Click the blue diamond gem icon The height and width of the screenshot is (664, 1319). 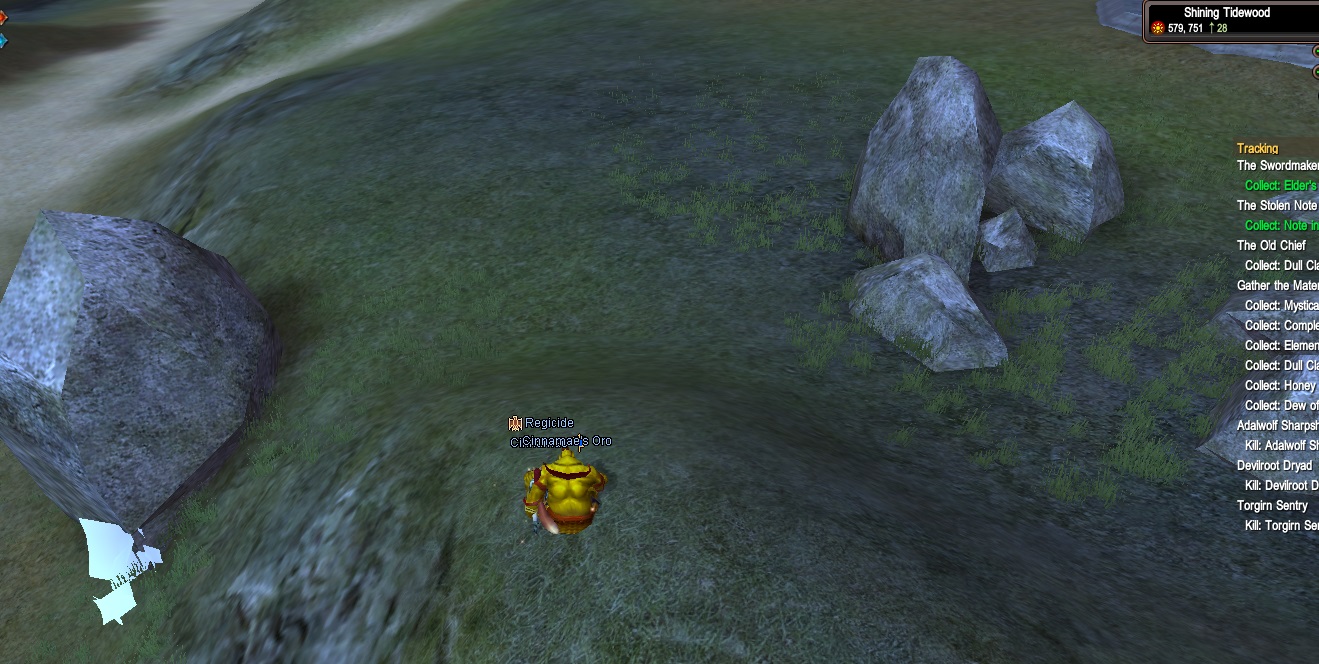tap(3, 41)
